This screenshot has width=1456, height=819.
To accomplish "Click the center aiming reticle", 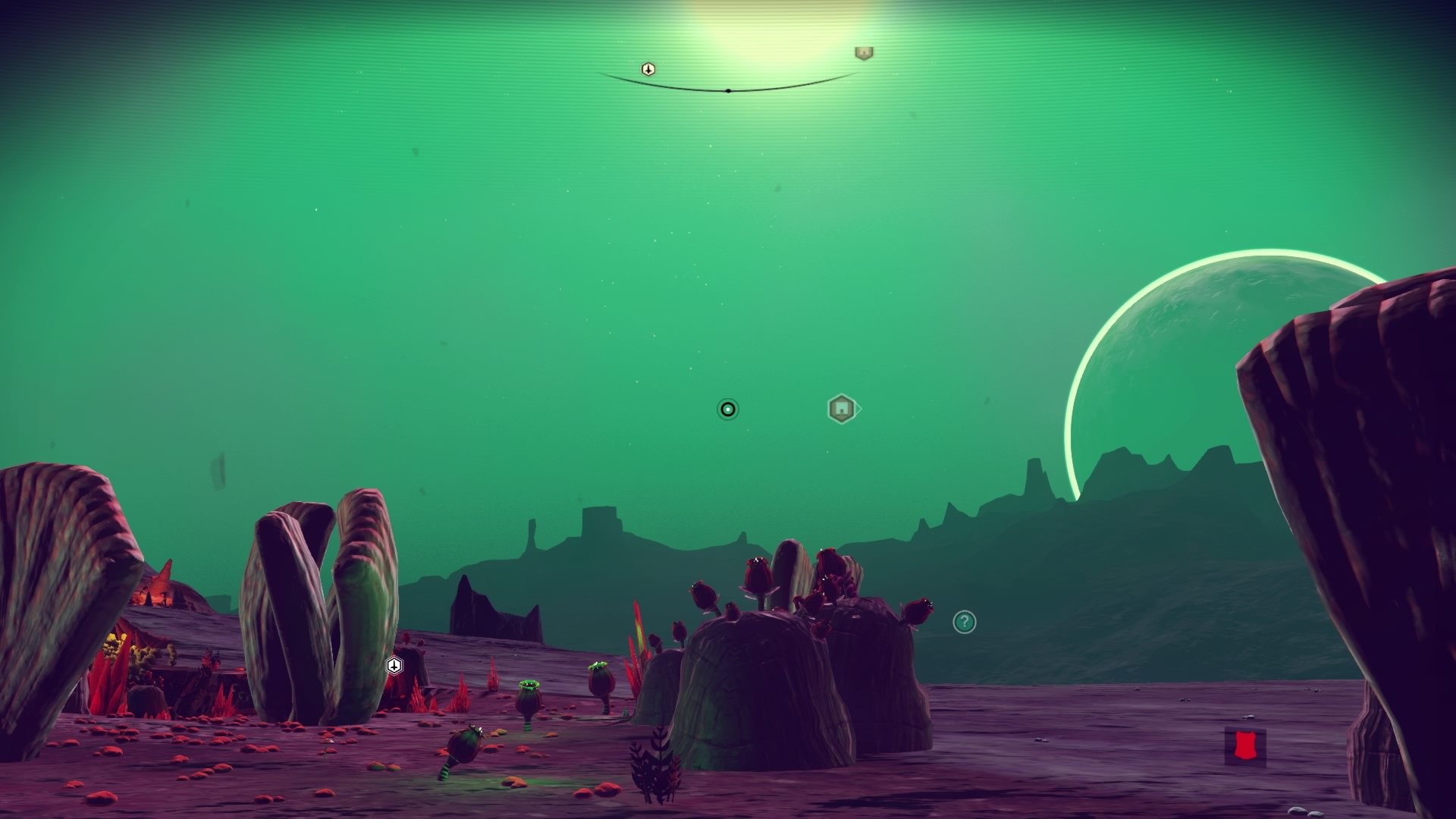I will pyautogui.click(x=727, y=409).
